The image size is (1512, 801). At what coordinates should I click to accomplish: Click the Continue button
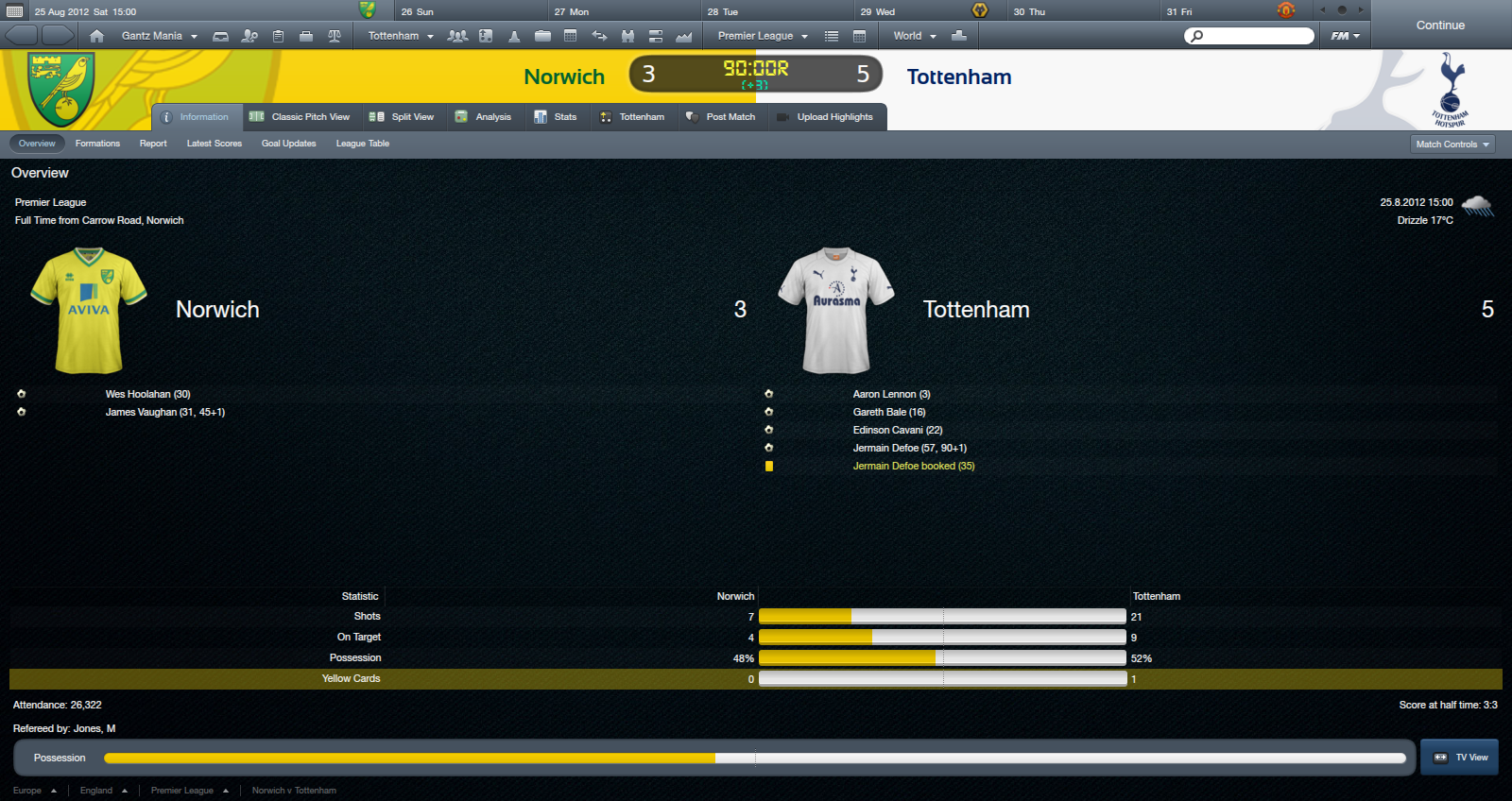tap(1439, 26)
